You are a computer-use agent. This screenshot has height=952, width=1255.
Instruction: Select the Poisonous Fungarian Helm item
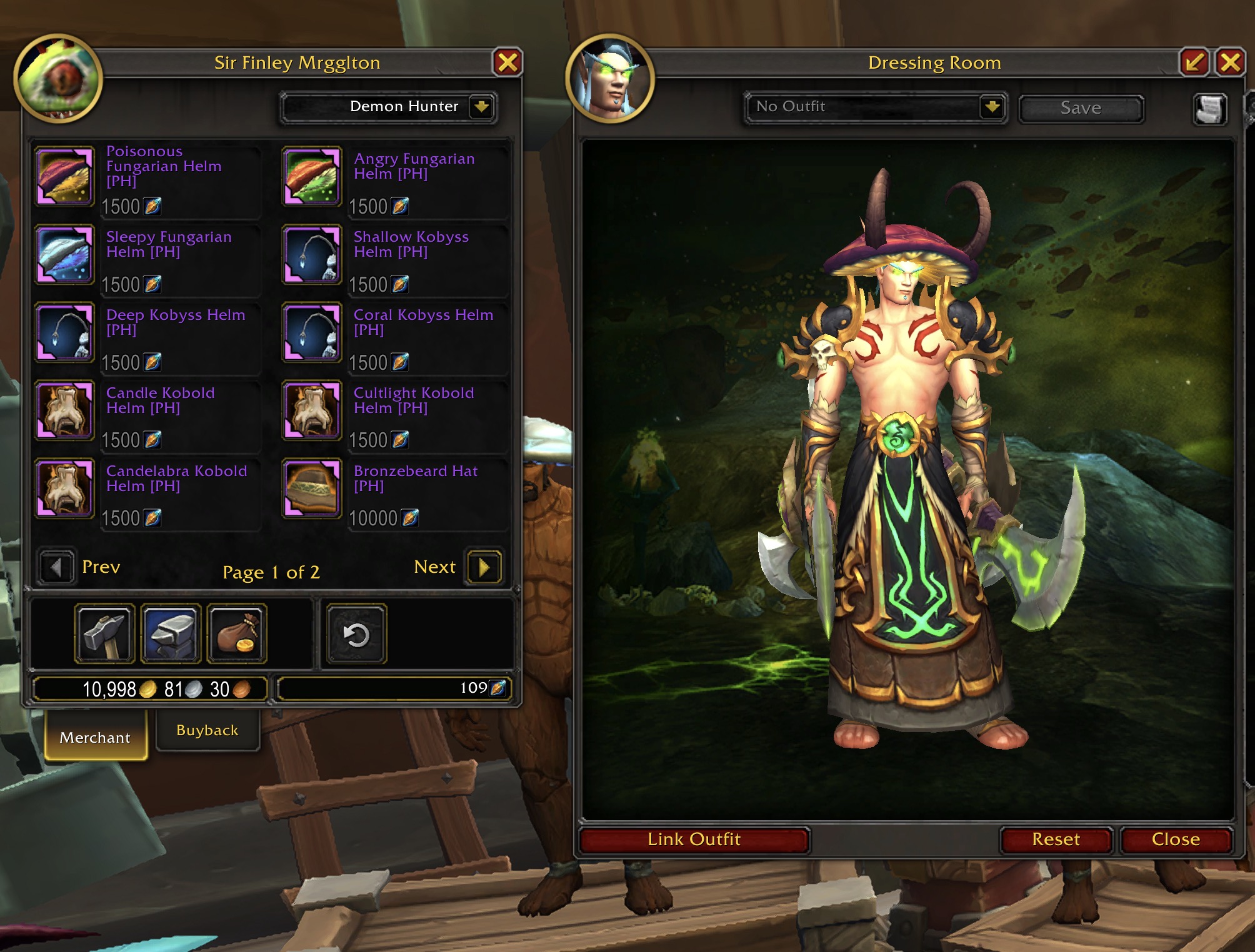pos(65,176)
